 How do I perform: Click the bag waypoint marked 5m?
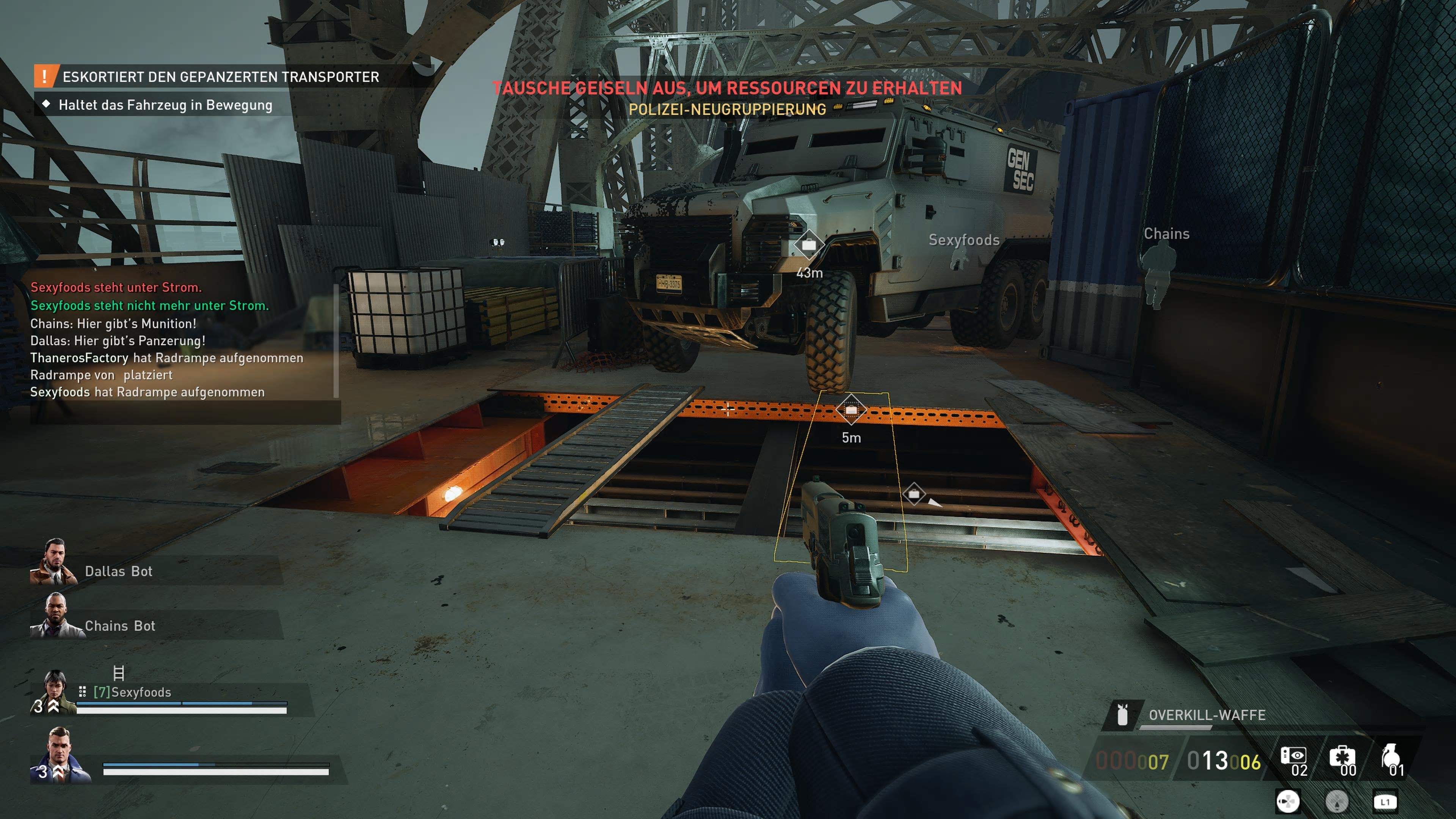tap(851, 410)
